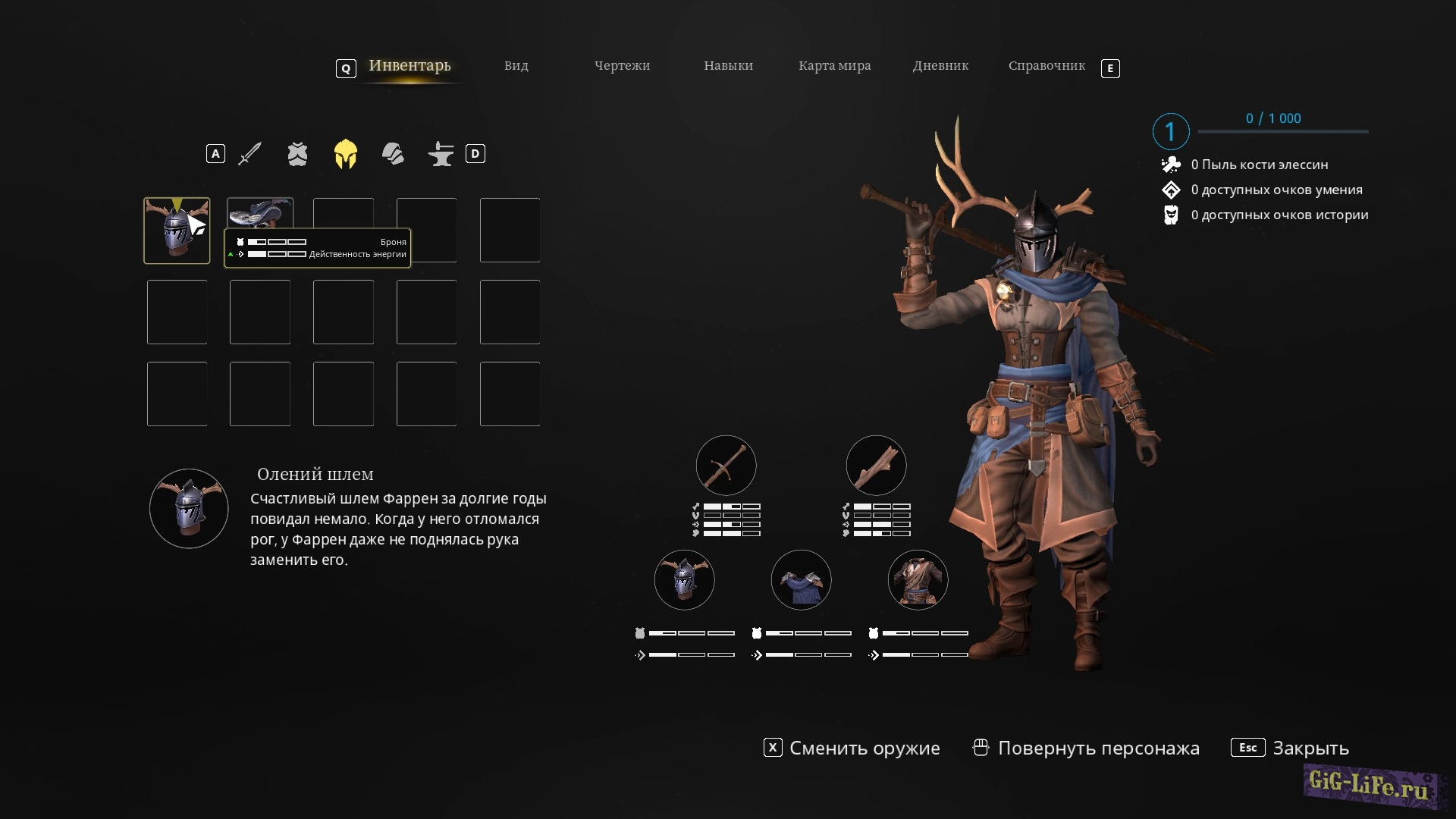Viewport: 1456px width, 819px height.
Task: Choose the equipped body armor slot
Action: (x=918, y=580)
